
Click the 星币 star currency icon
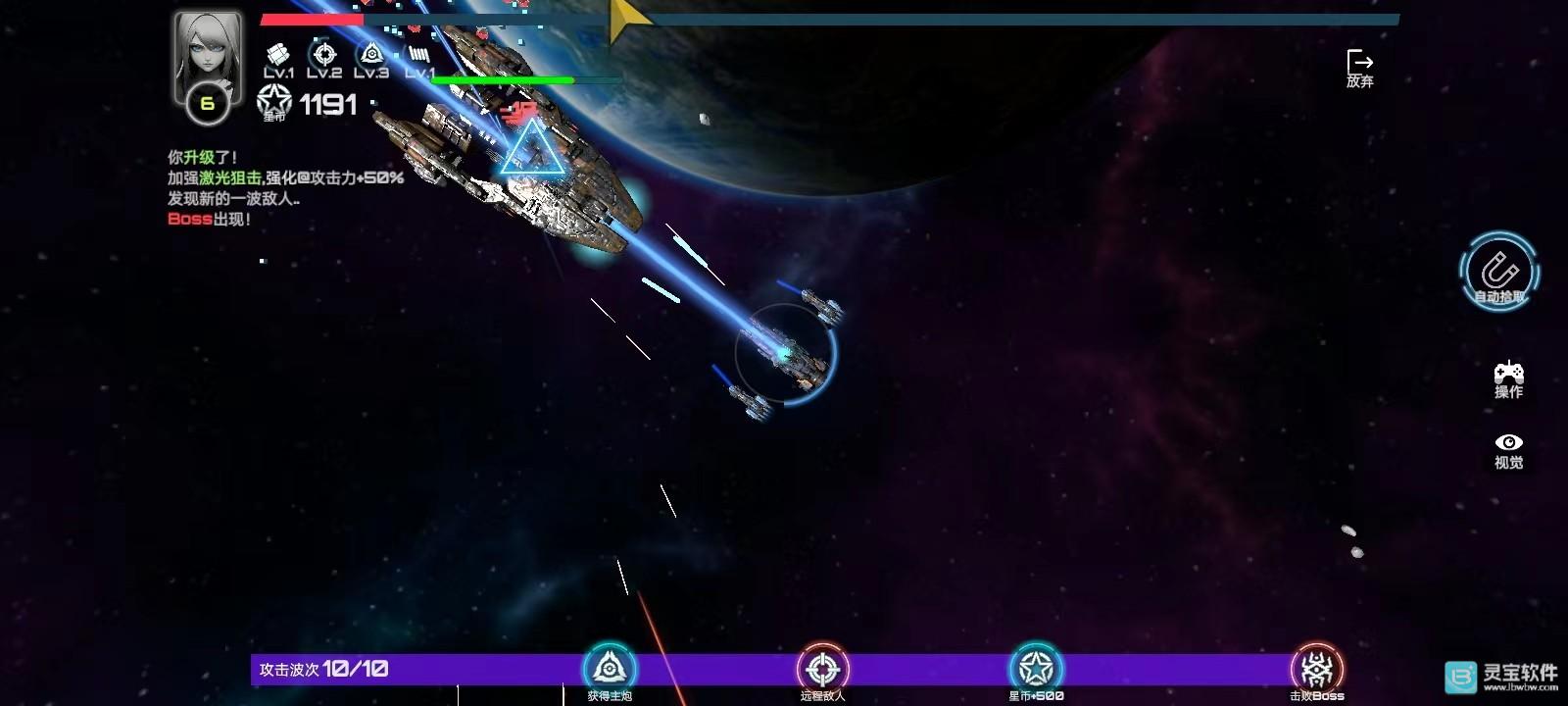[275, 100]
